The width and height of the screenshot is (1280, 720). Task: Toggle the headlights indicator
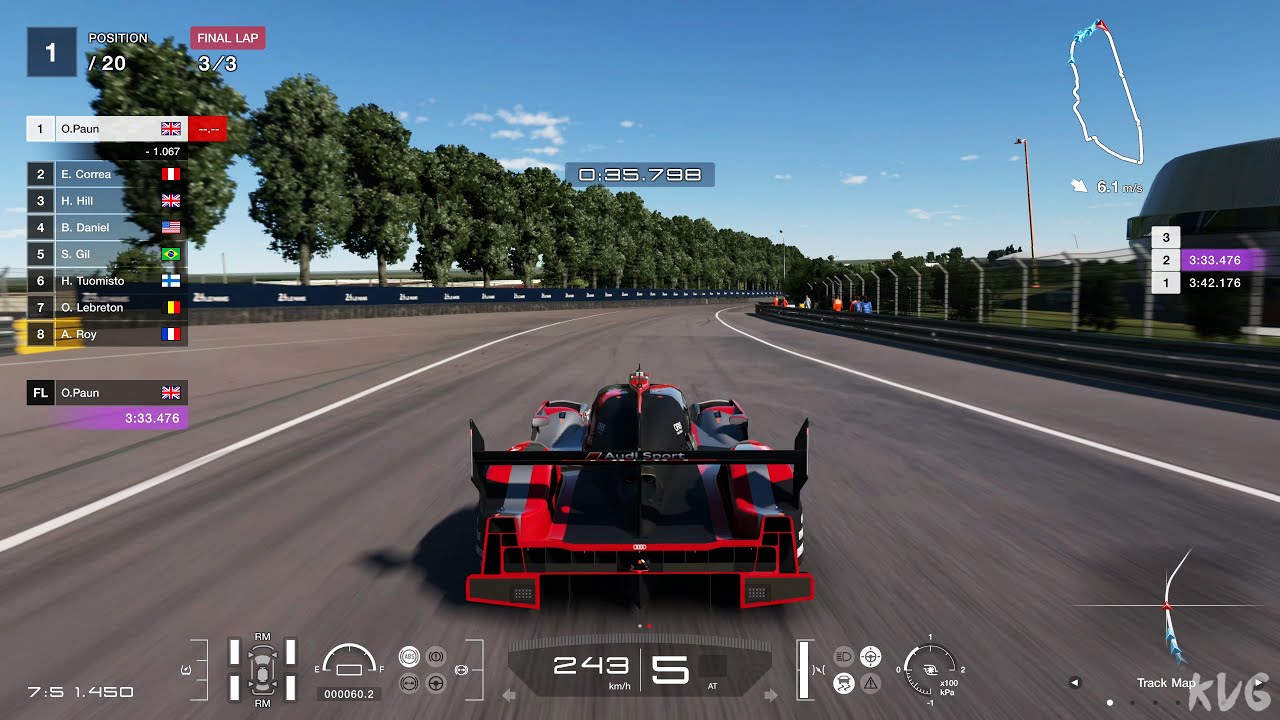[844, 656]
